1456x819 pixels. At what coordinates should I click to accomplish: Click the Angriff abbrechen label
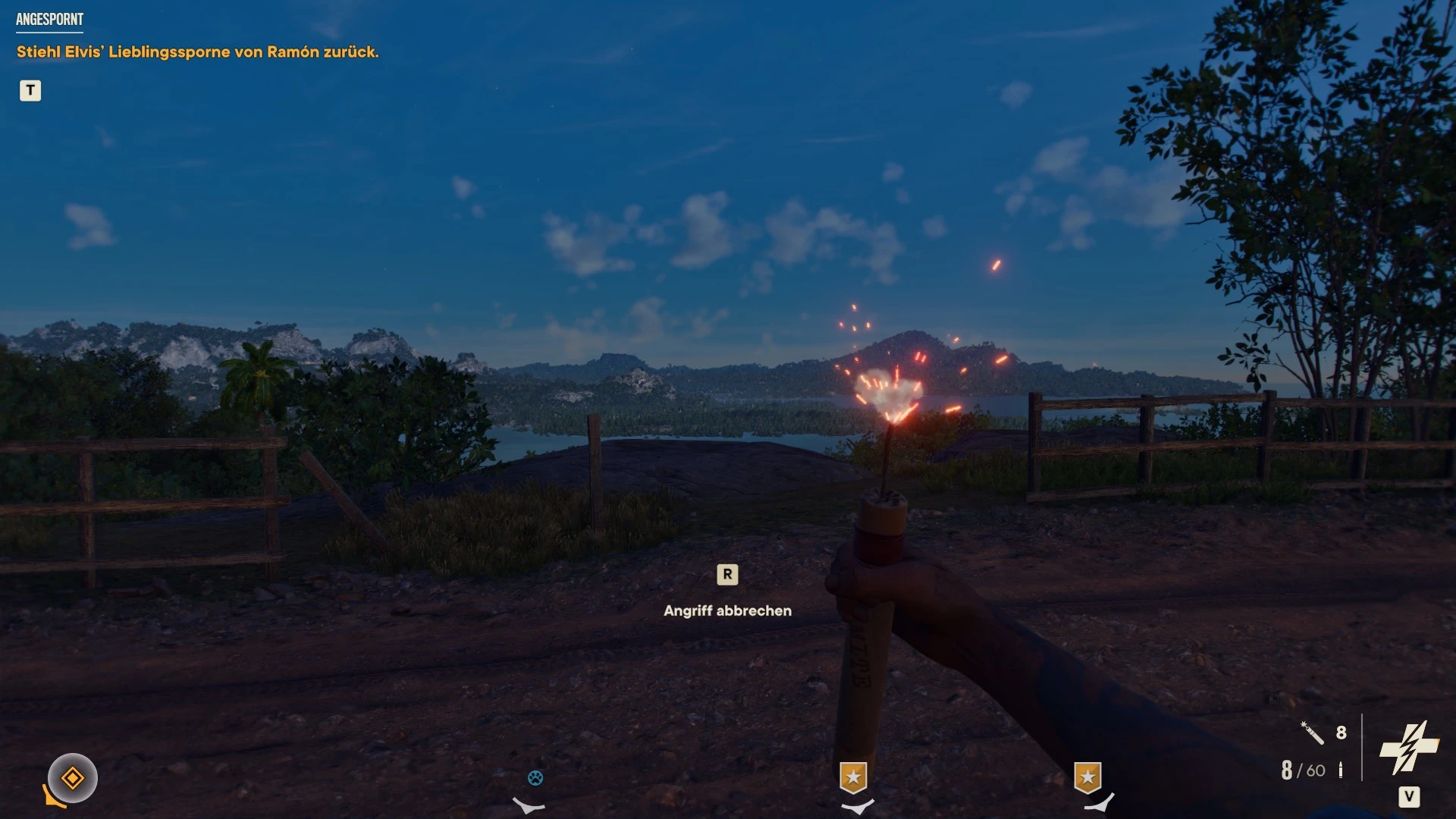coord(727,610)
